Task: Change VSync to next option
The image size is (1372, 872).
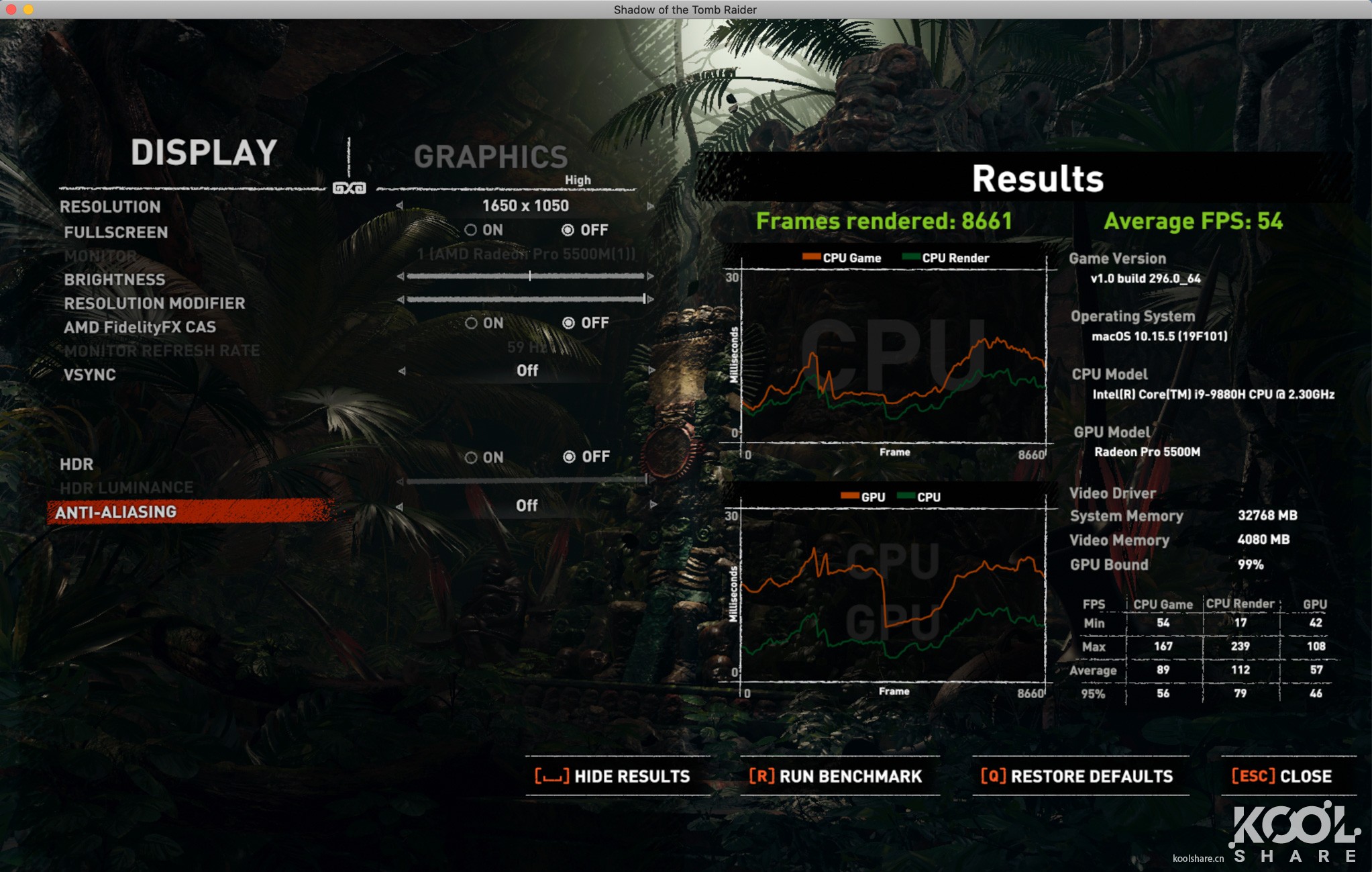Action: coord(651,371)
